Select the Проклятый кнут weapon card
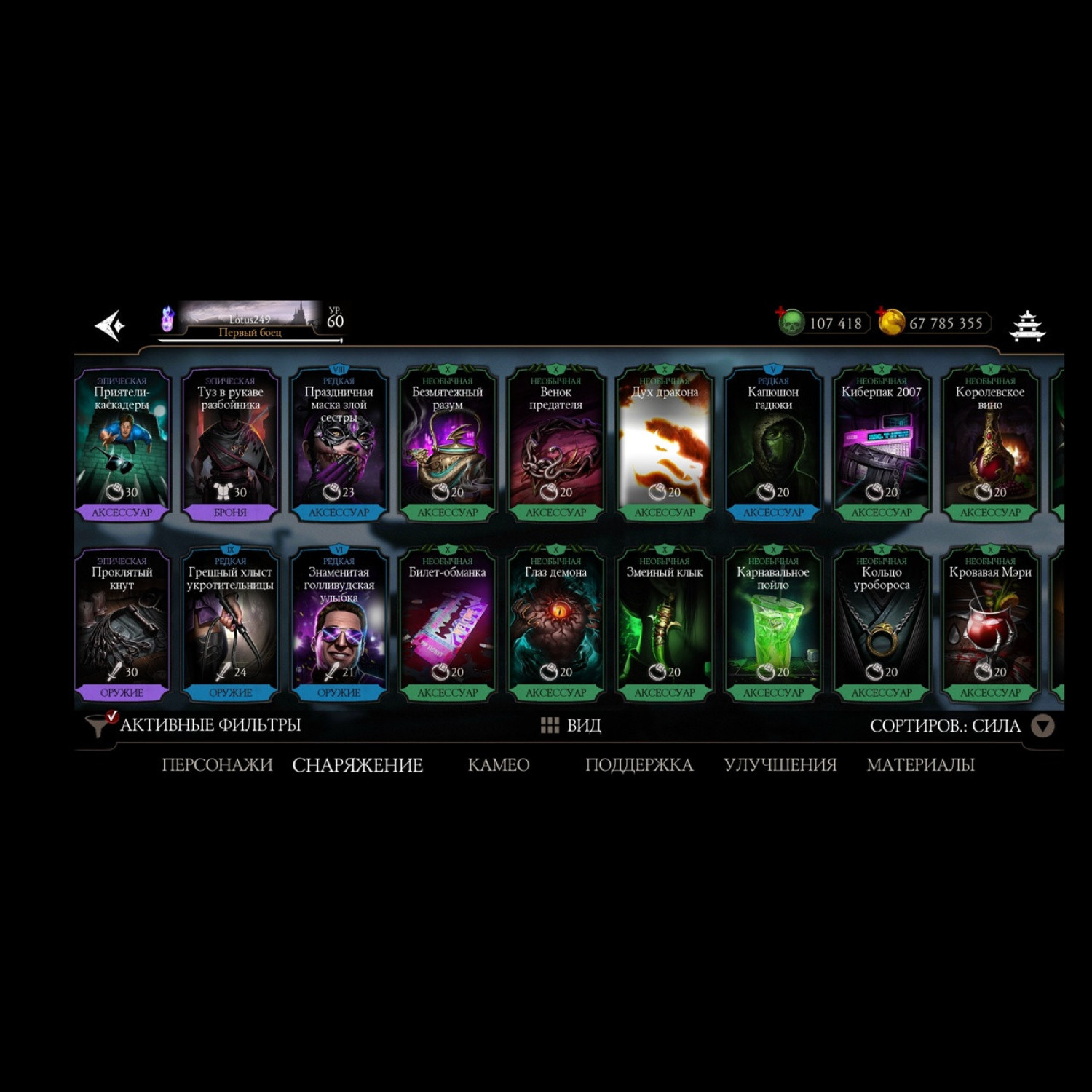Screen dimensions: 1092x1092 [x=122, y=625]
